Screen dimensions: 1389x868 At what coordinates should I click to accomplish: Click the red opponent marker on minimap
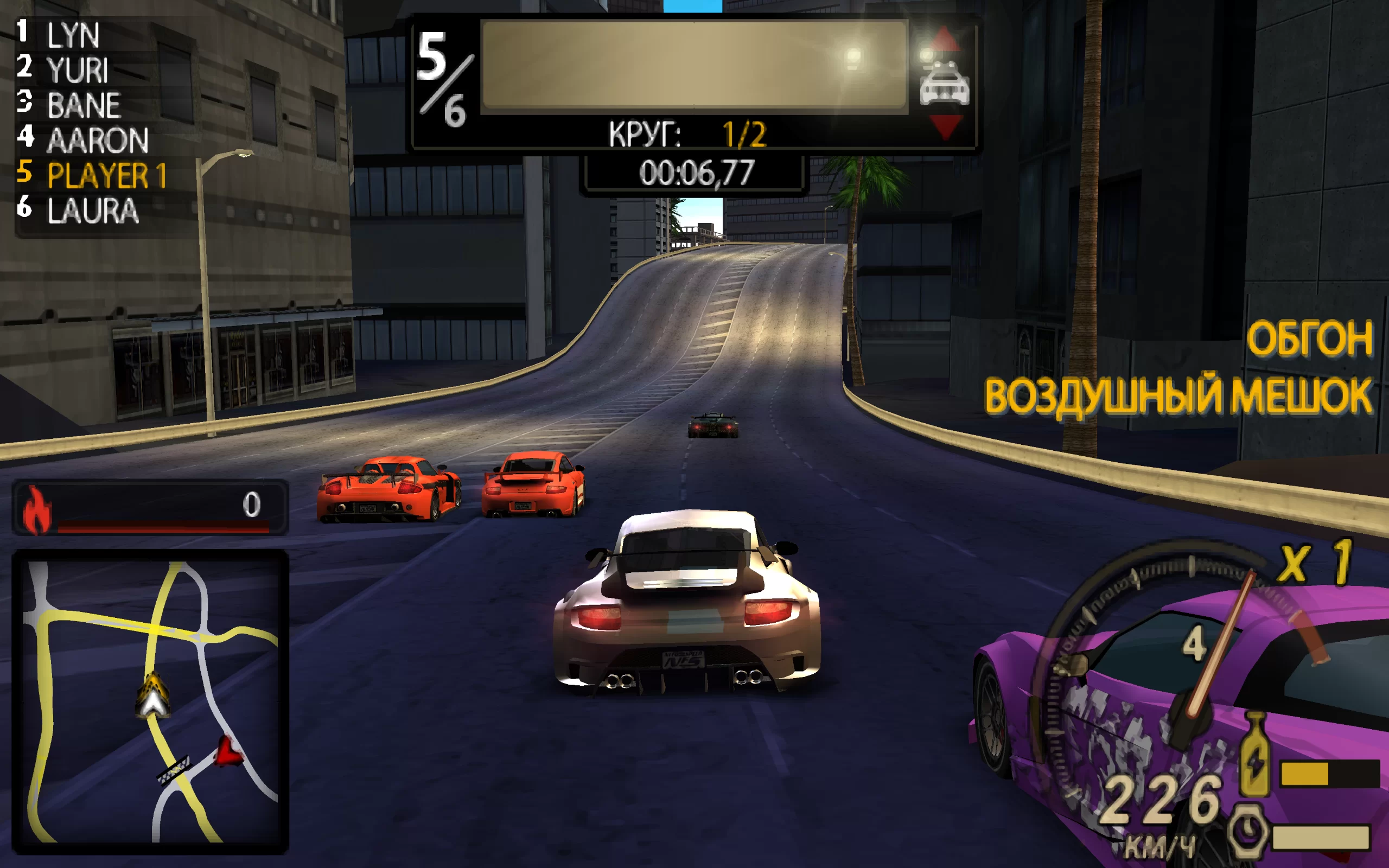(229, 751)
